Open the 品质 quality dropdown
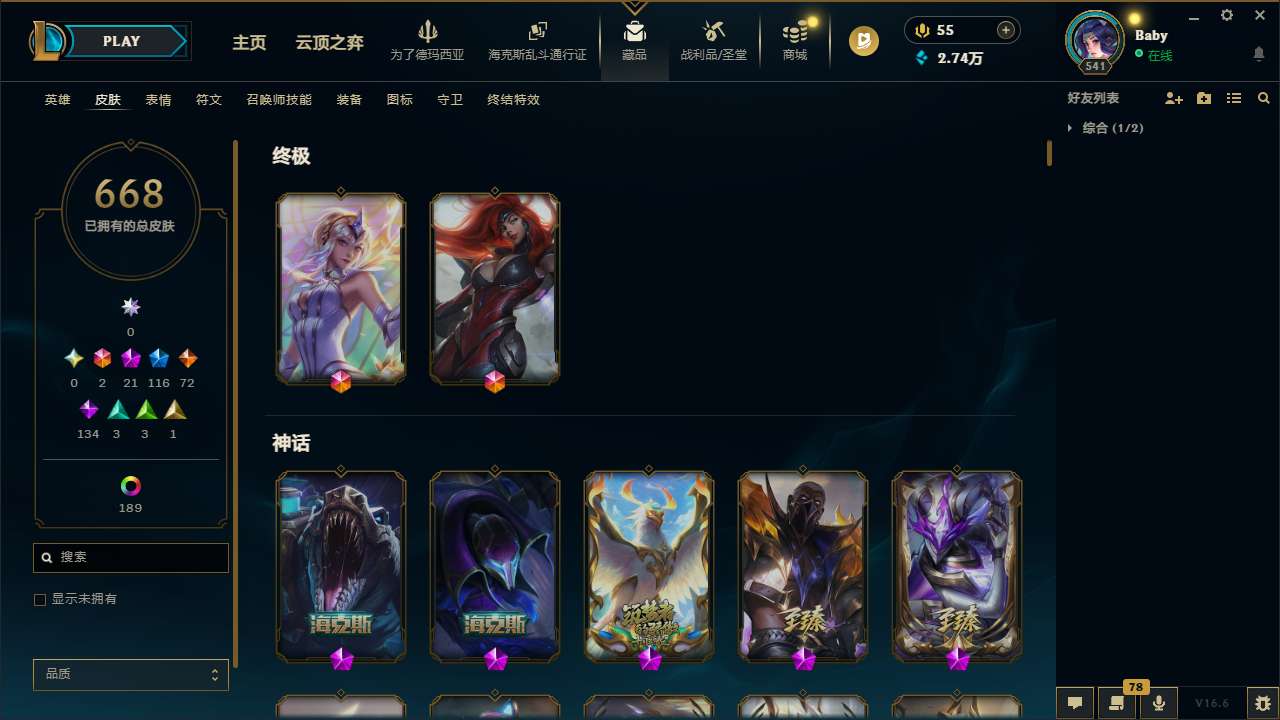Viewport: 1280px width, 720px height. point(130,674)
